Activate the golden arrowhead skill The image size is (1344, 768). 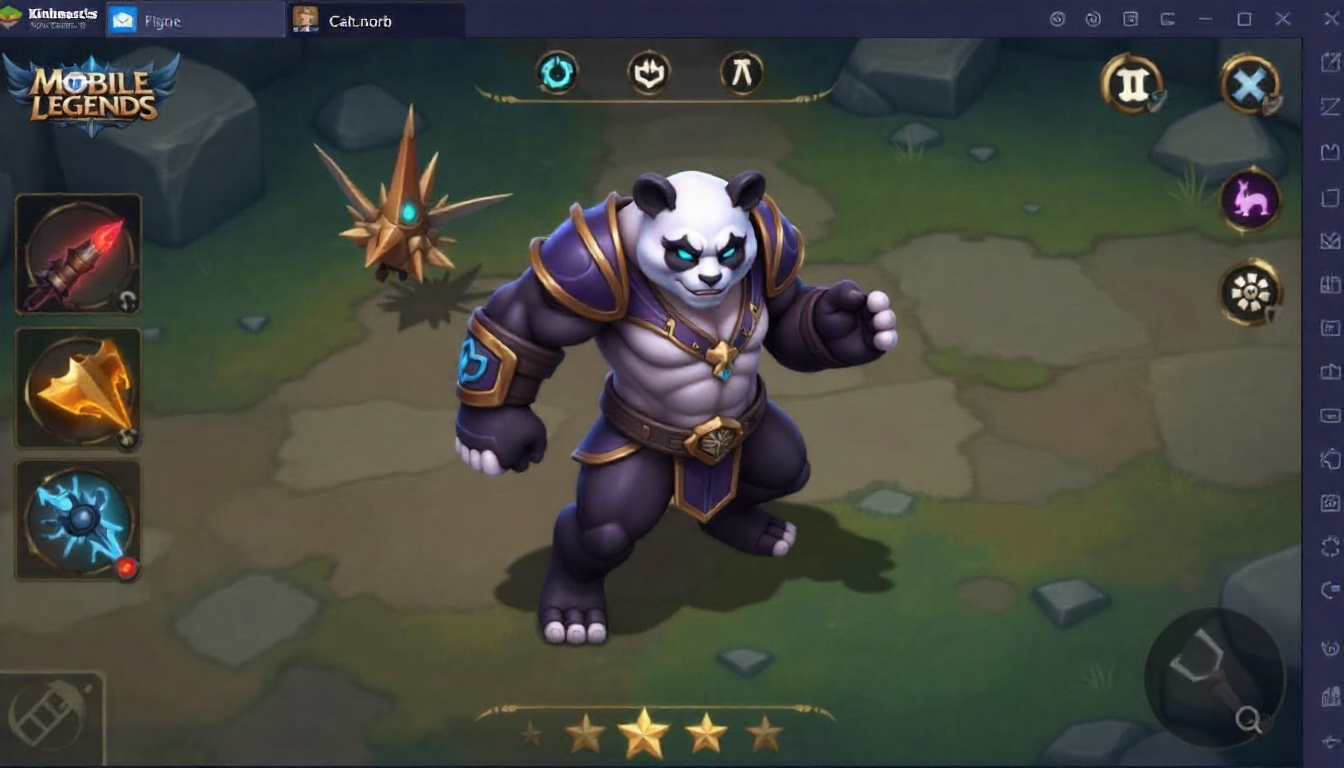pos(78,388)
